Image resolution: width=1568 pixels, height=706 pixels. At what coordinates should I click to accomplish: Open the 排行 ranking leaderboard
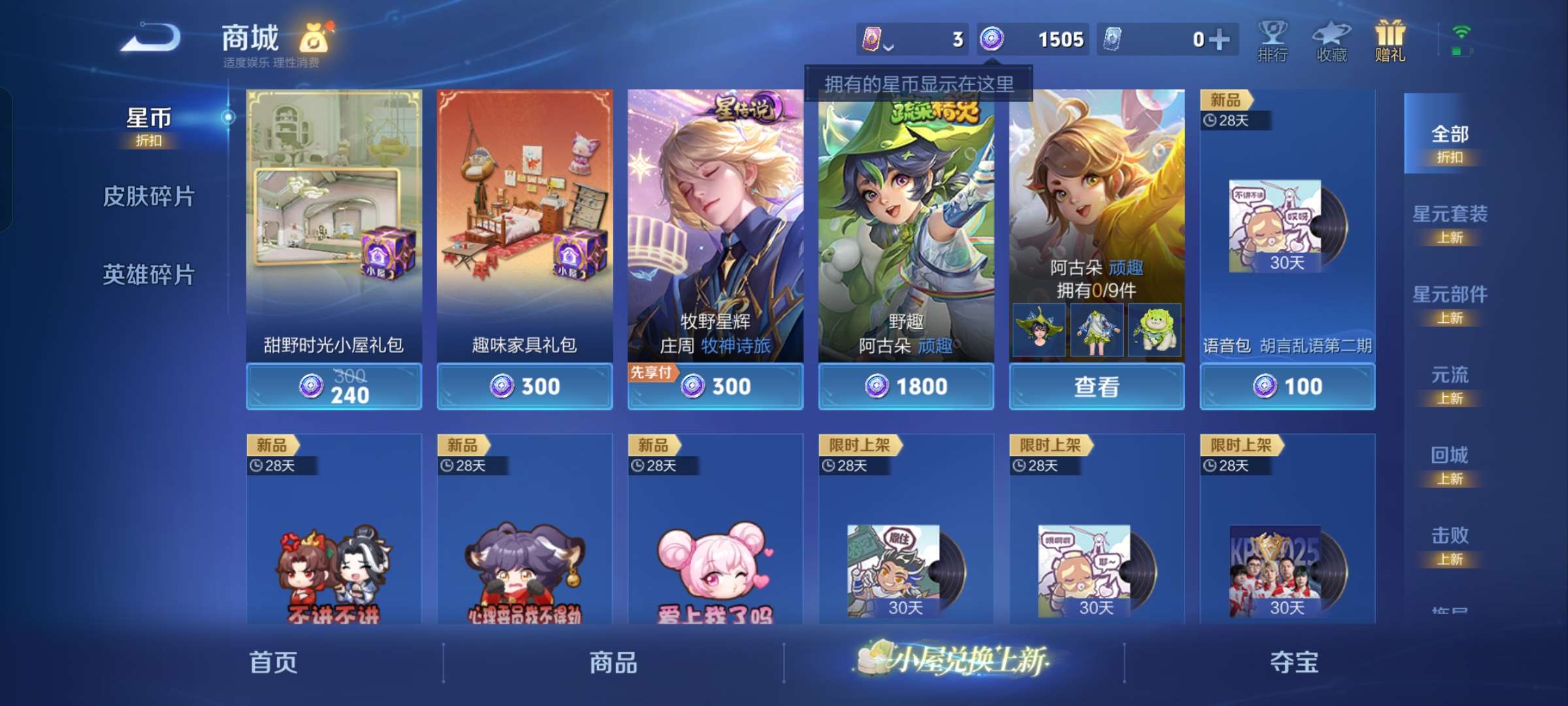(x=1273, y=41)
